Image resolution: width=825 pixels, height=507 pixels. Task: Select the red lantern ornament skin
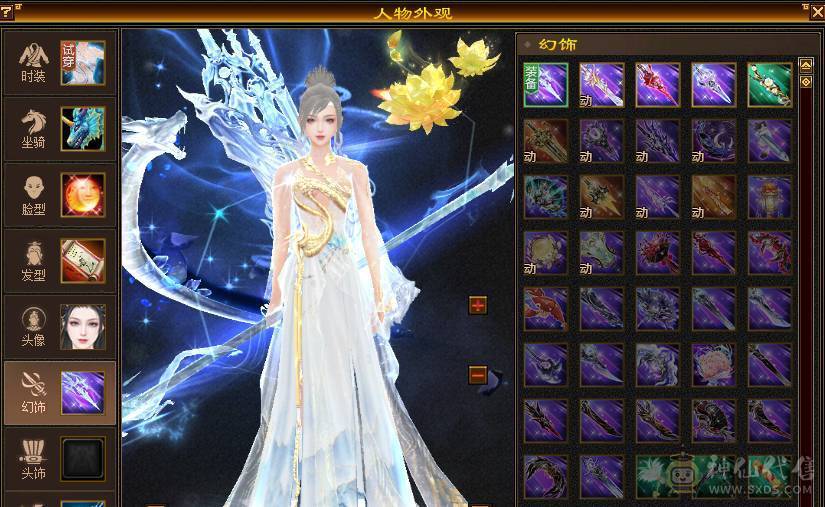[770, 197]
